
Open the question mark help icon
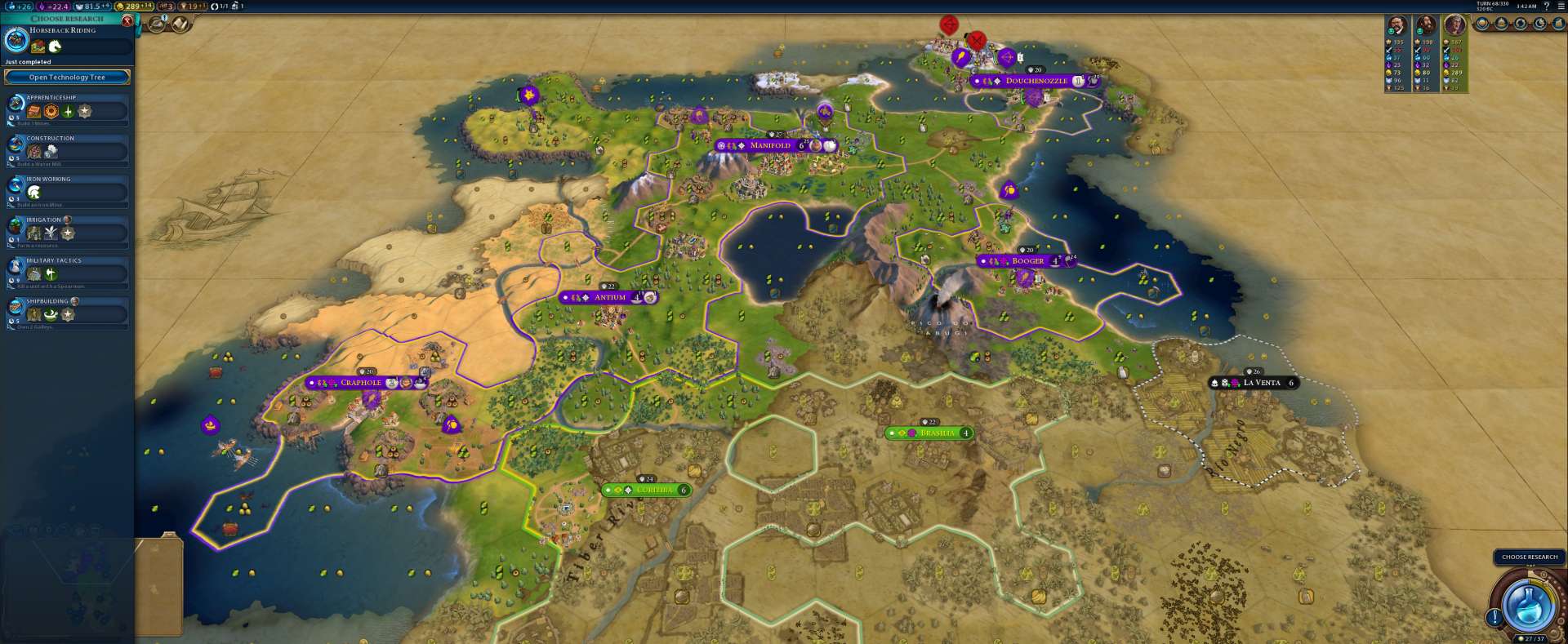pos(1546,6)
